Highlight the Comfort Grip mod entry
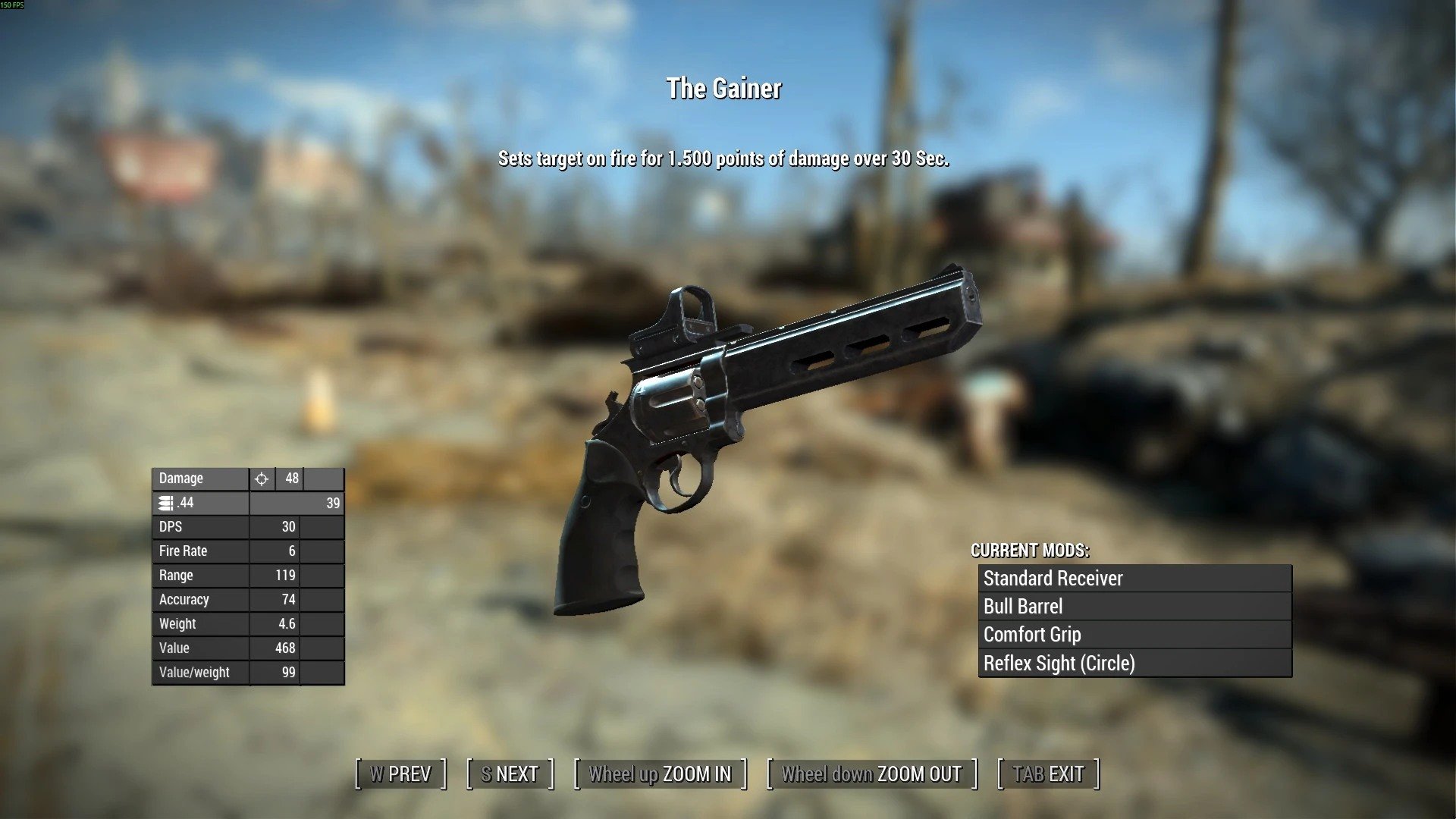Image resolution: width=1456 pixels, height=819 pixels. coord(1134,635)
